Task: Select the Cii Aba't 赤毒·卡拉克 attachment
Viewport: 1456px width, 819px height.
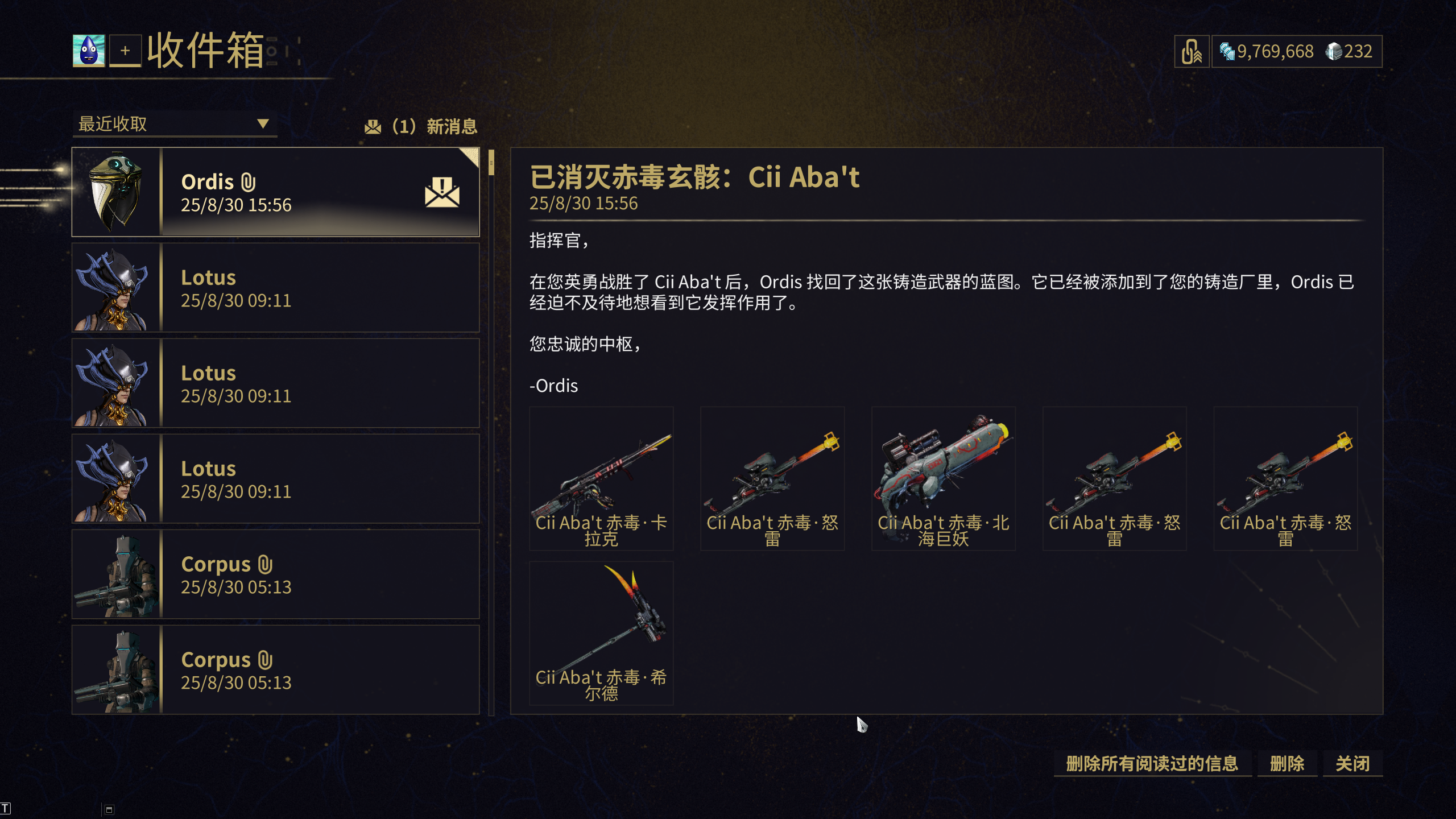Action: coord(601,478)
